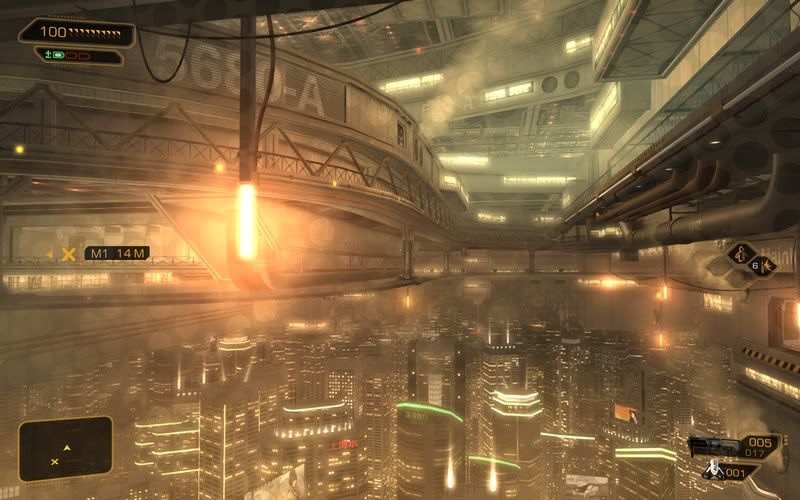Activate the quick-slot icon numbered 6

762,266
